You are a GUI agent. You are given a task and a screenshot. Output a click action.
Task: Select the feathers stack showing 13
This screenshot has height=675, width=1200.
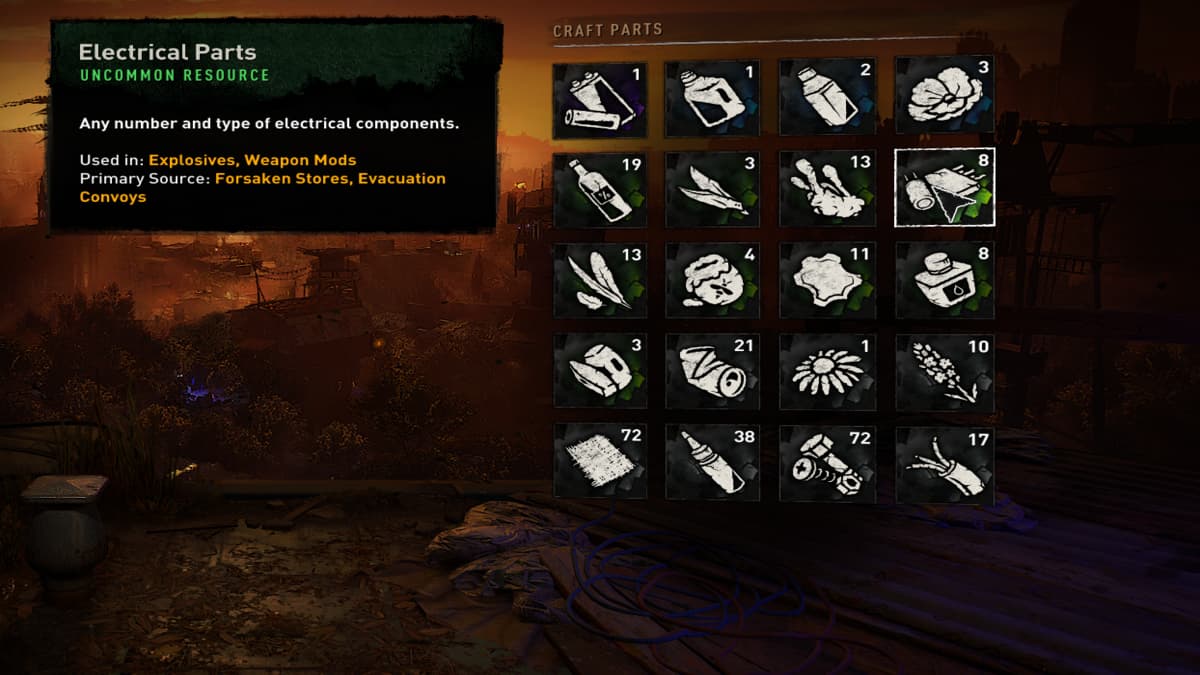tap(600, 279)
